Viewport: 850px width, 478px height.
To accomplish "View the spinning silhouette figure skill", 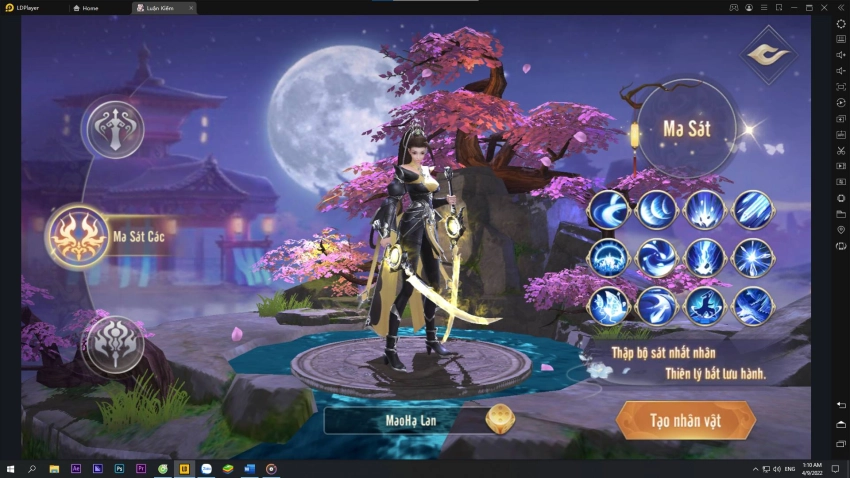I will coord(704,306).
